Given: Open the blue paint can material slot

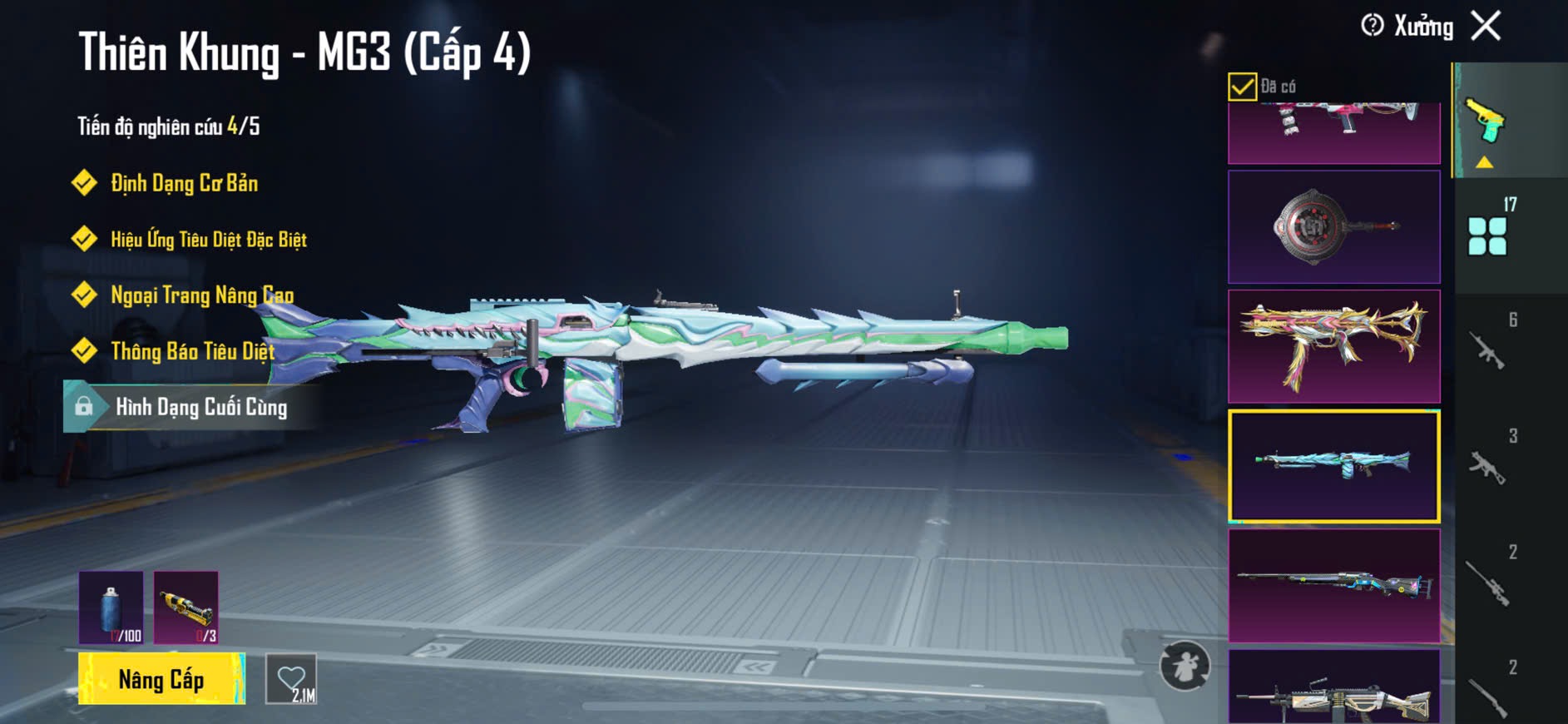Looking at the screenshot, I should (x=111, y=607).
